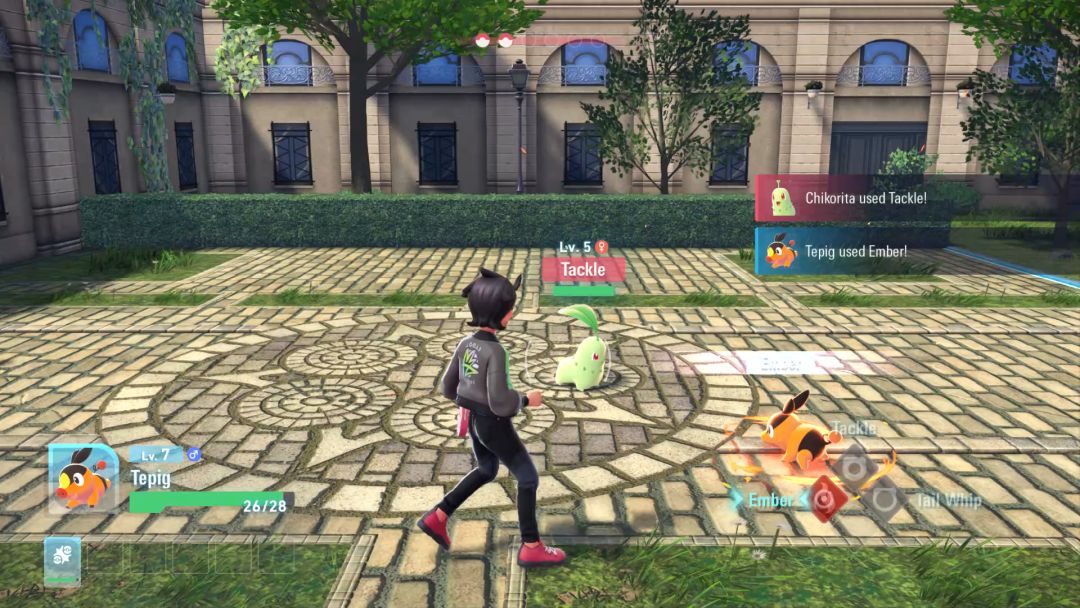Click the Tepig portrait in the party panel

click(82, 478)
